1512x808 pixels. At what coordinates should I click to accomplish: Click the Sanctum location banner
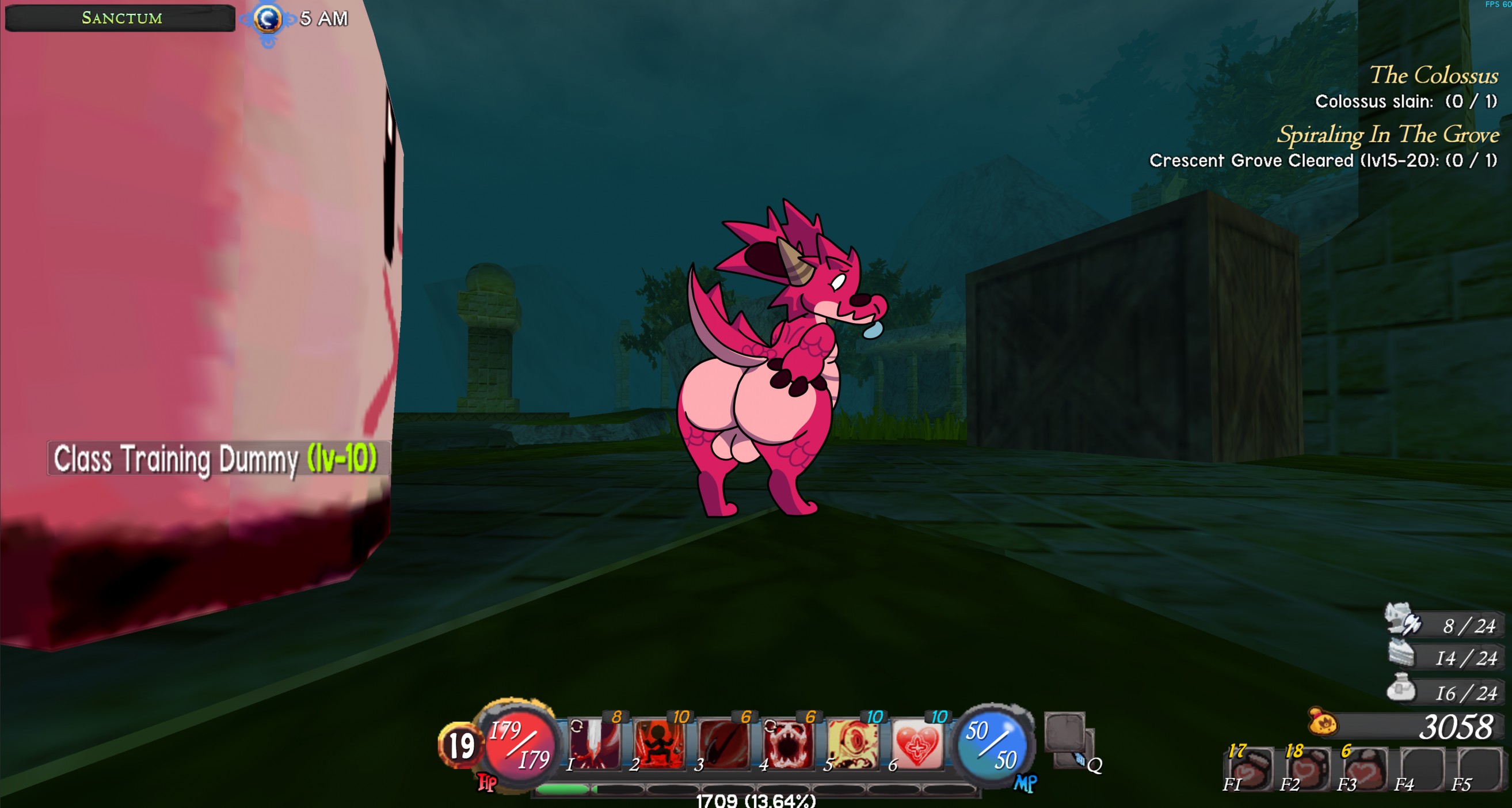[x=120, y=18]
